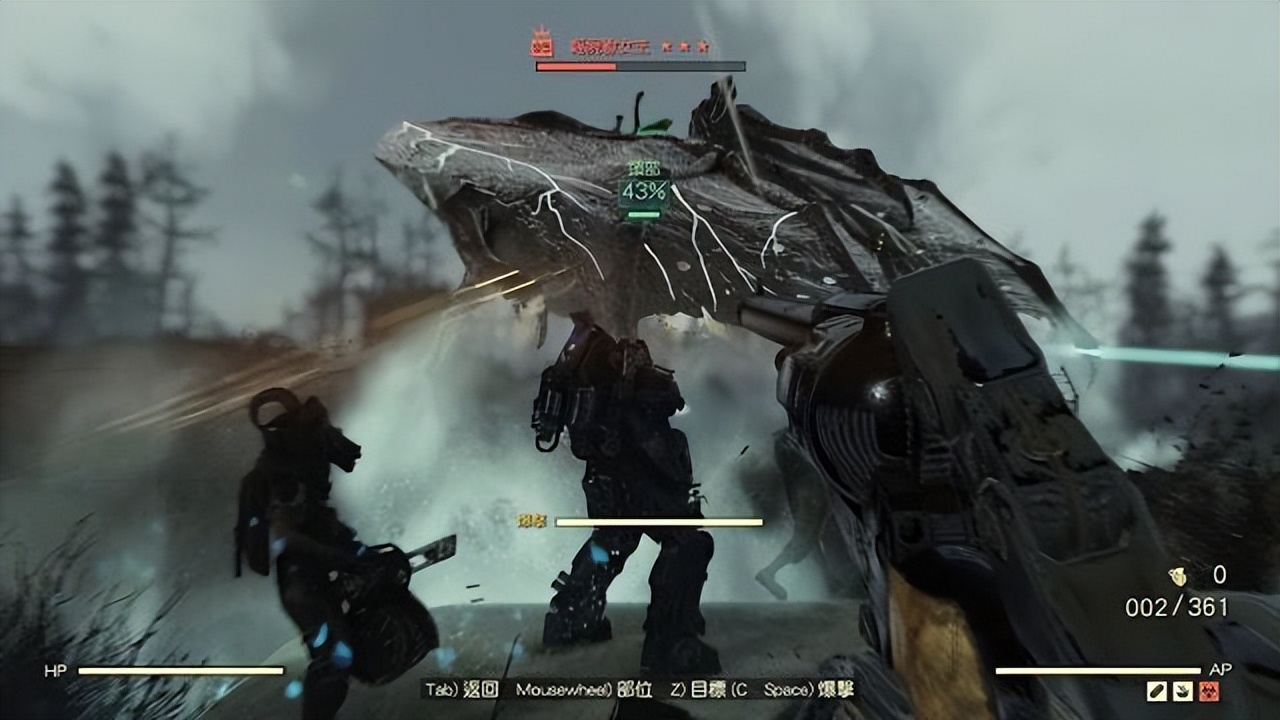Click the red crown boss icon
Viewport: 1280px width, 720px height.
543,44
